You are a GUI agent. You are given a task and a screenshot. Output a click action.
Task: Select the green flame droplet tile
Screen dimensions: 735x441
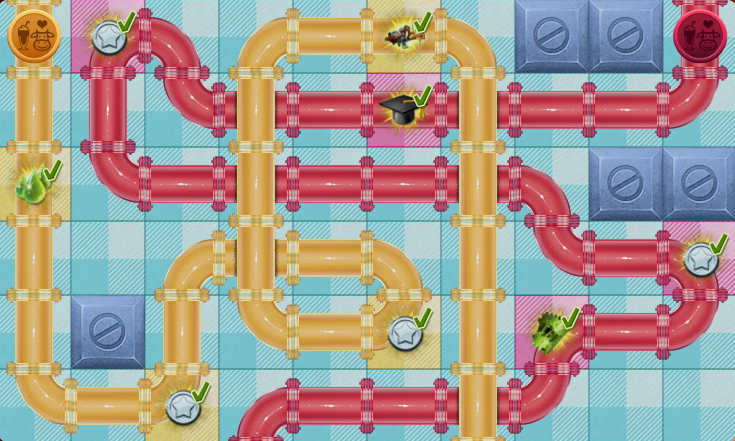[x=34, y=184]
